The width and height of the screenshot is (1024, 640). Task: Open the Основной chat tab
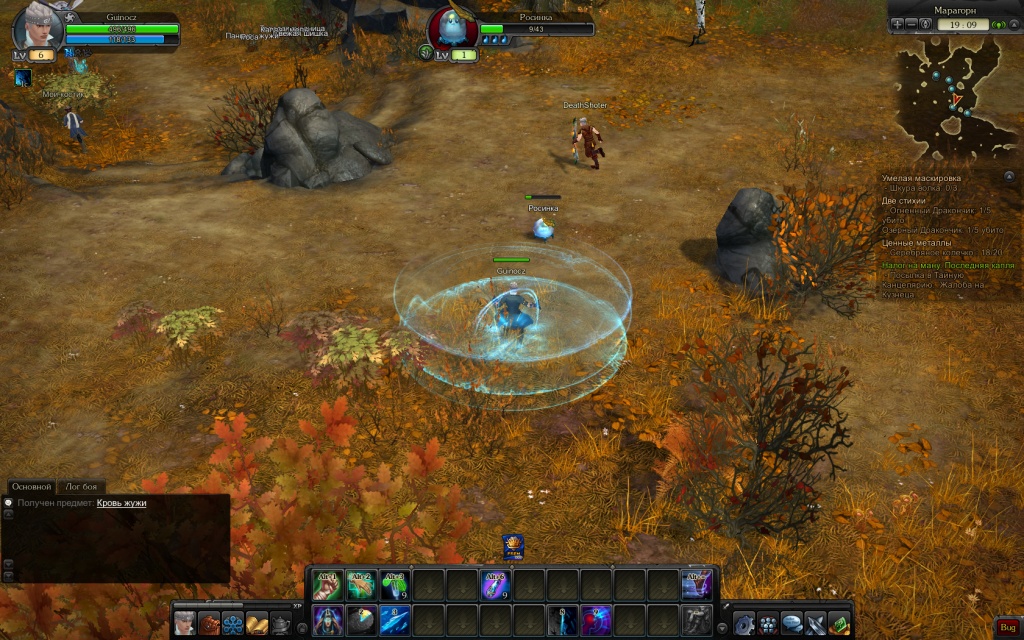coord(30,486)
